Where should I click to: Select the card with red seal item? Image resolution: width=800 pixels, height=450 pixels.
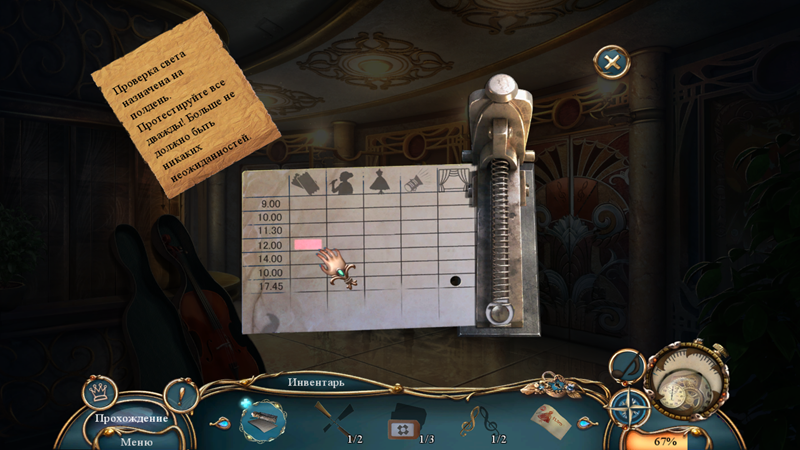[x=550, y=421]
